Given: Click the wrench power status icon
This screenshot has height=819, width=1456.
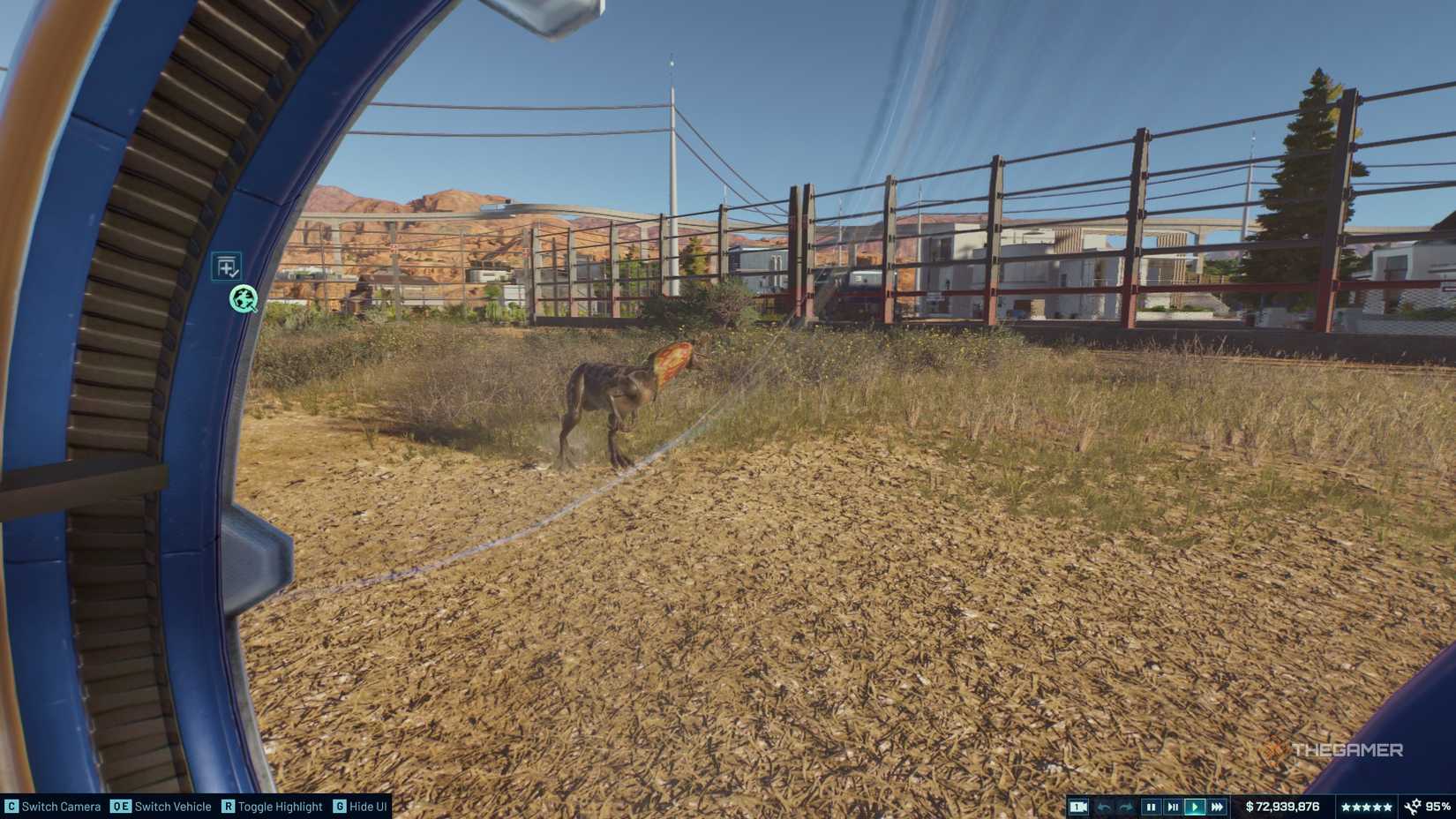Looking at the screenshot, I should click(x=1412, y=806).
